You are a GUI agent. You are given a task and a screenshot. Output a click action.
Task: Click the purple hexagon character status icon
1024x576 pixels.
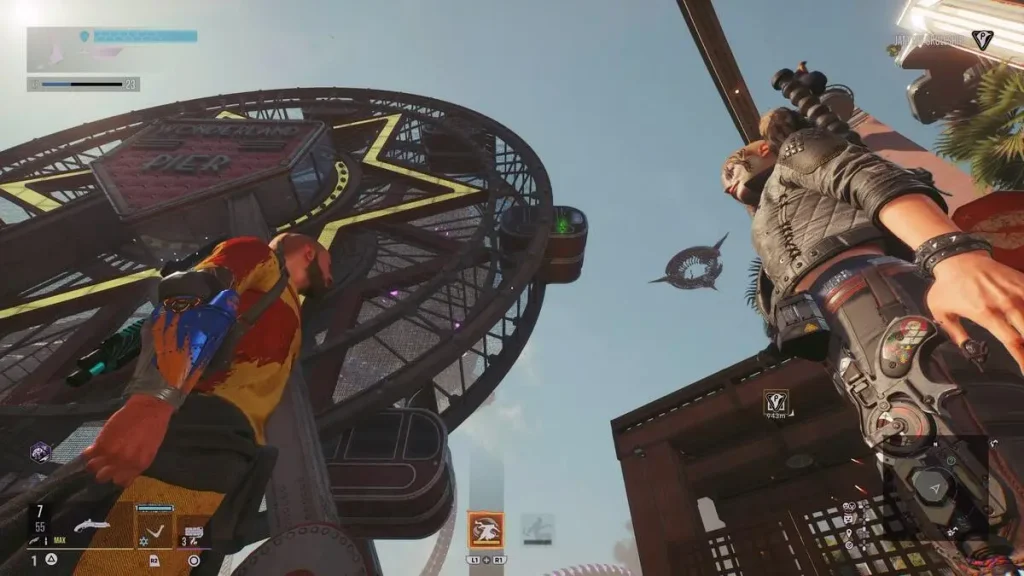coord(40,452)
